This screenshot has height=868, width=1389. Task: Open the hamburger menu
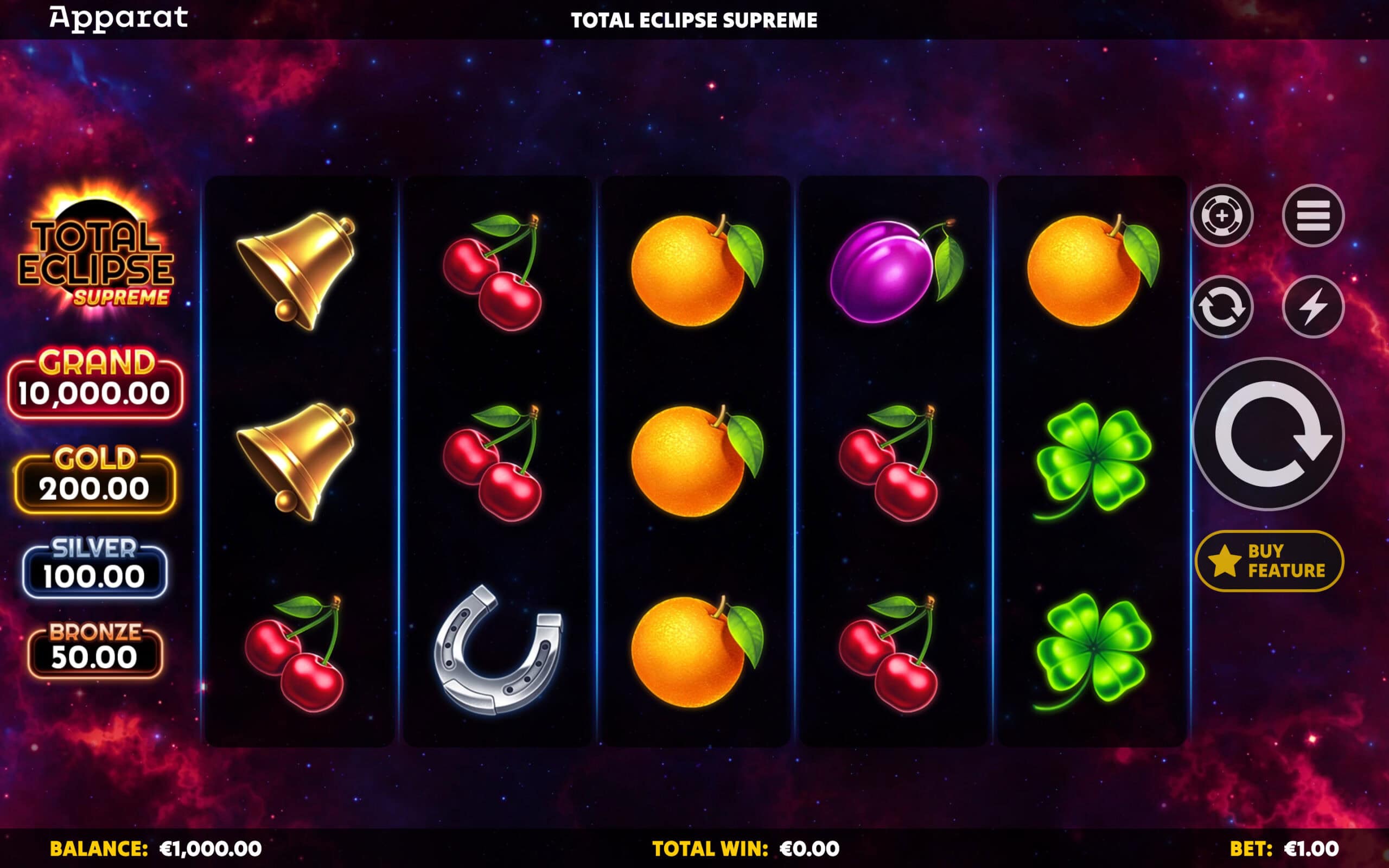point(1312,216)
